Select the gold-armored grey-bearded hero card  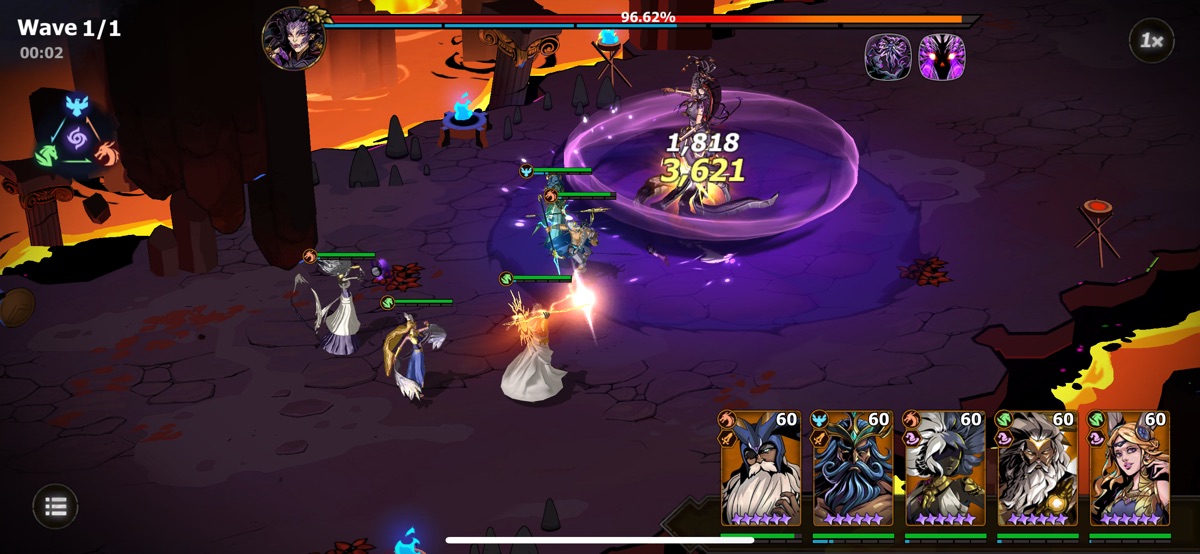click(x=1037, y=469)
